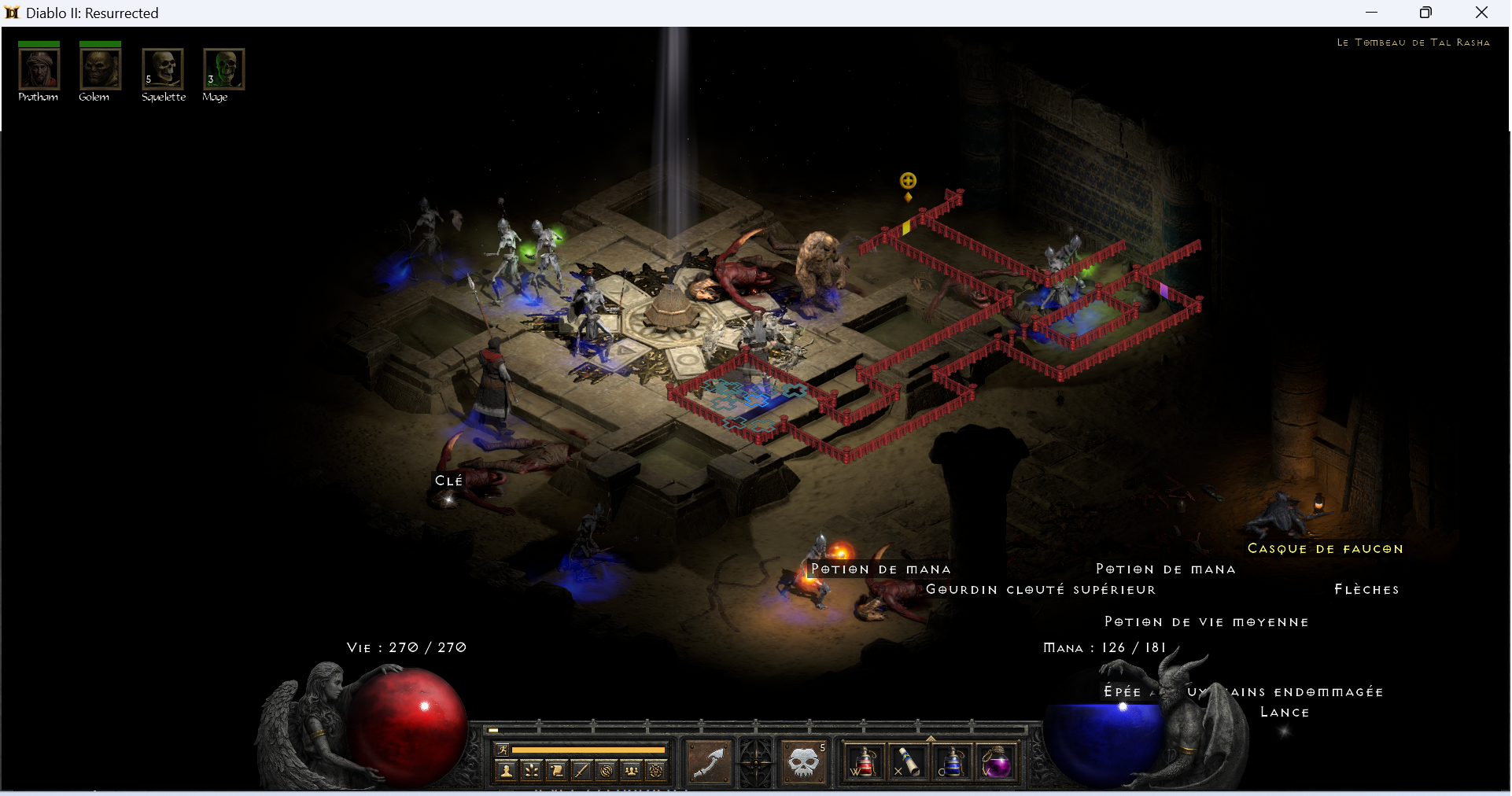Select the Squelette summon portrait
The height and width of the screenshot is (796, 1512).
pyautogui.click(x=163, y=69)
